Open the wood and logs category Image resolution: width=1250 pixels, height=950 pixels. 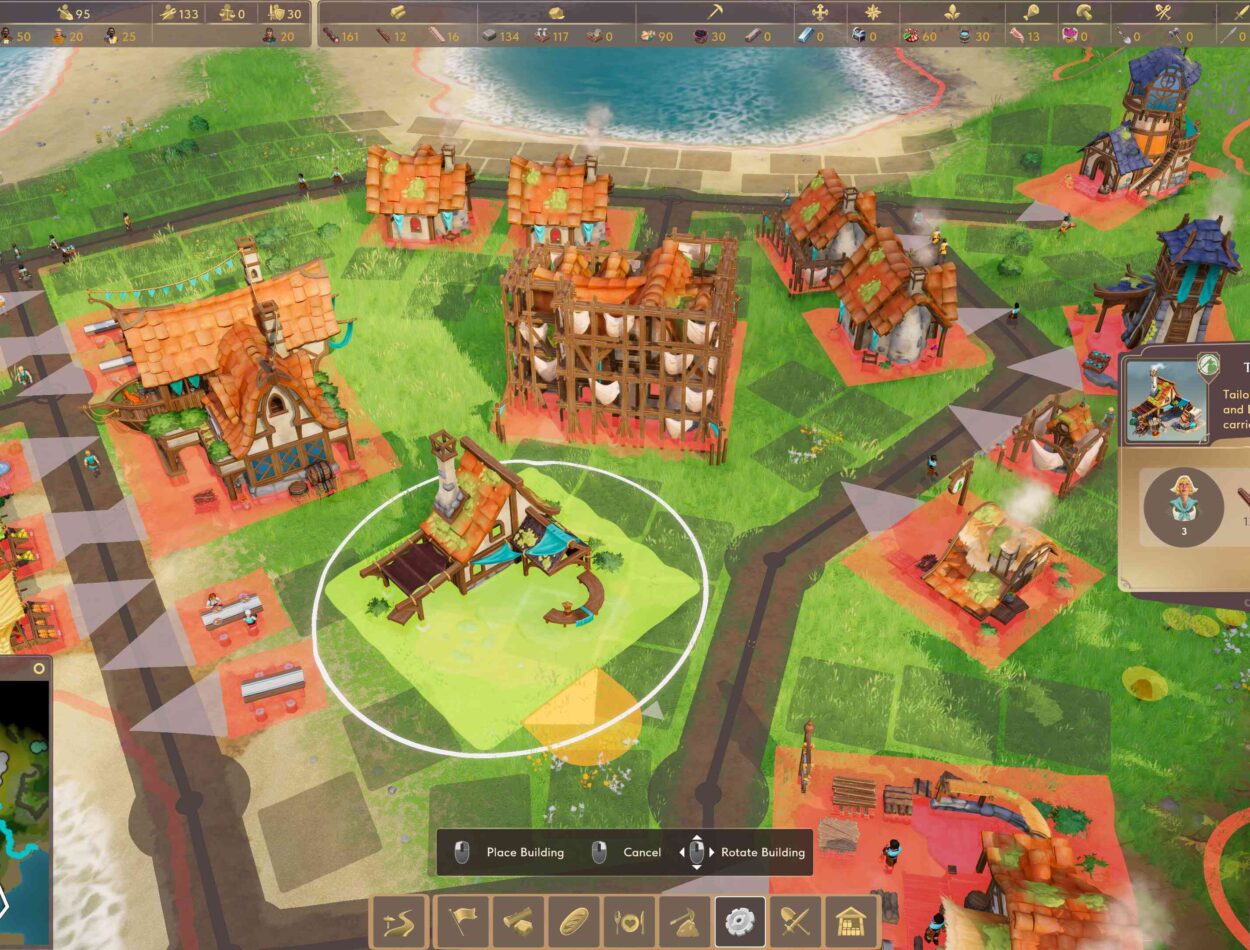[x=518, y=921]
